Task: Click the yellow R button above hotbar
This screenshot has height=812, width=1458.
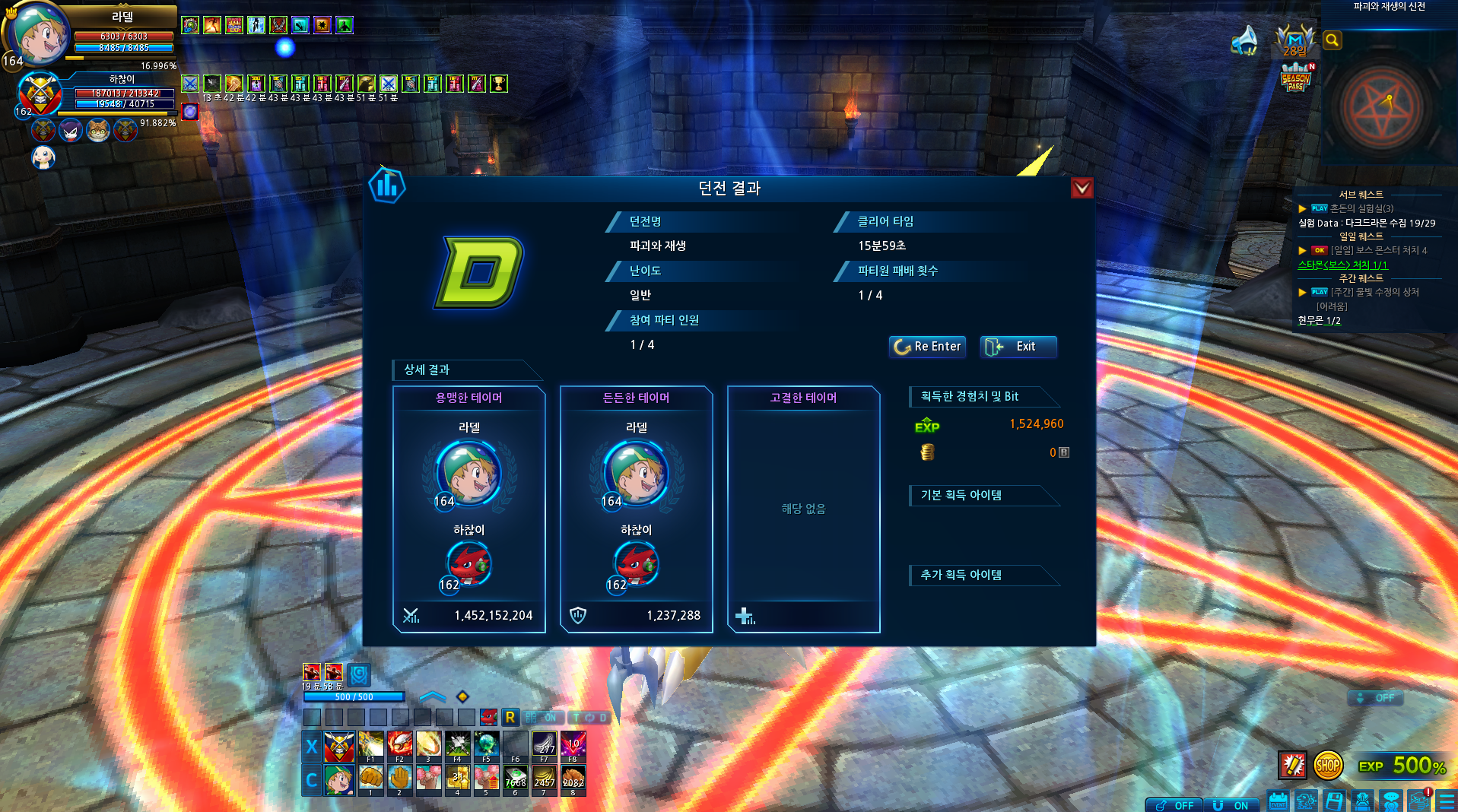Action: [510, 717]
